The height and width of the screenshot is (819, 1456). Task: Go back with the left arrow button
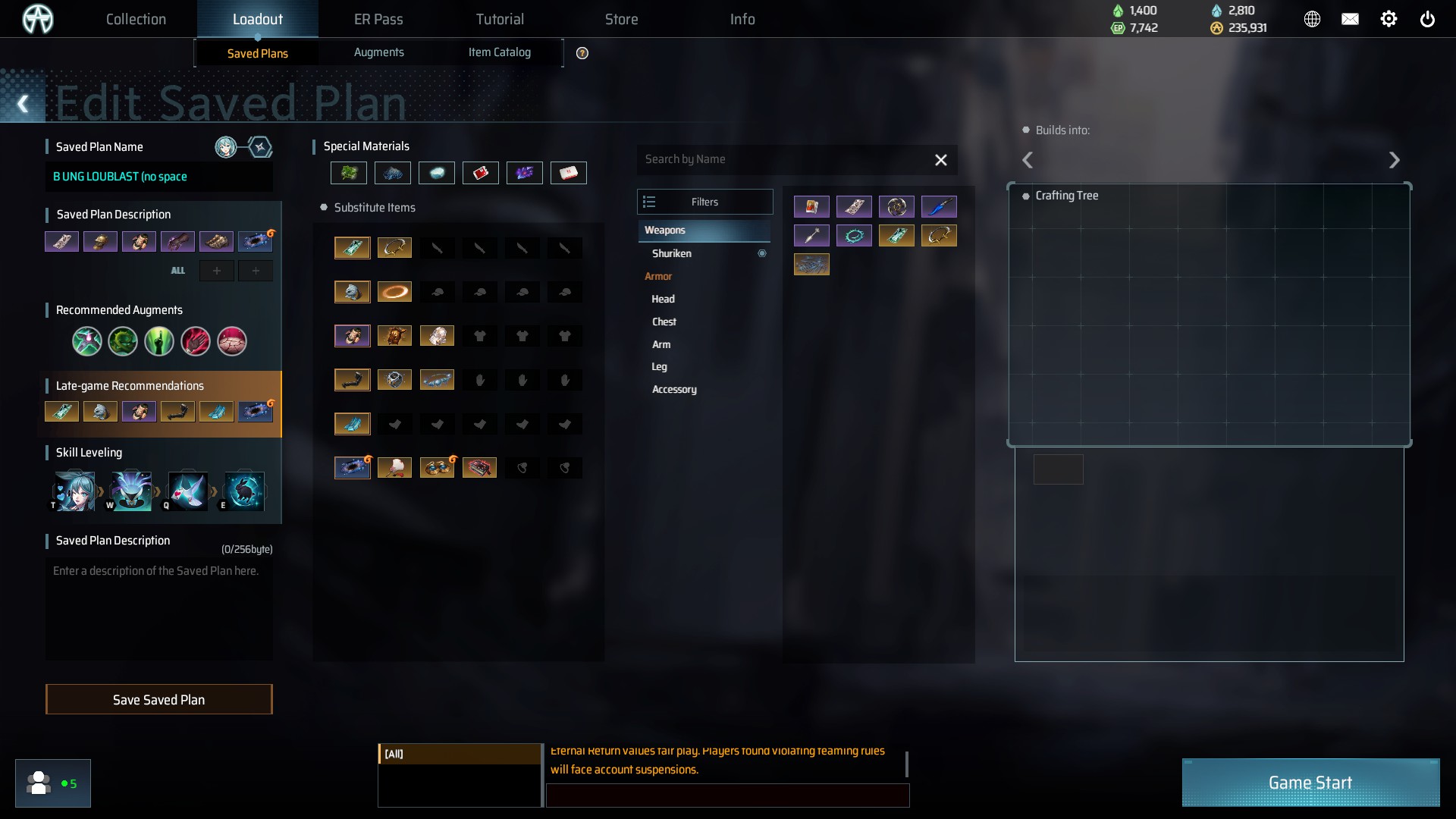(x=23, y=104)
